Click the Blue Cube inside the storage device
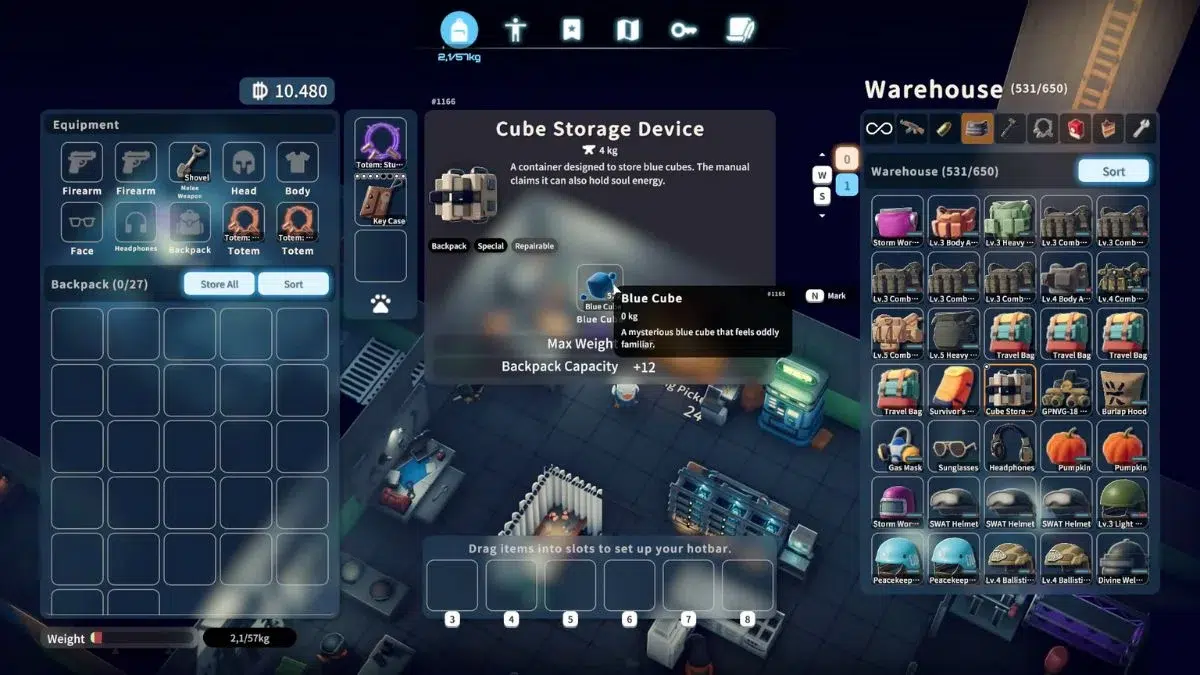1200x675 pixels. 599,288
